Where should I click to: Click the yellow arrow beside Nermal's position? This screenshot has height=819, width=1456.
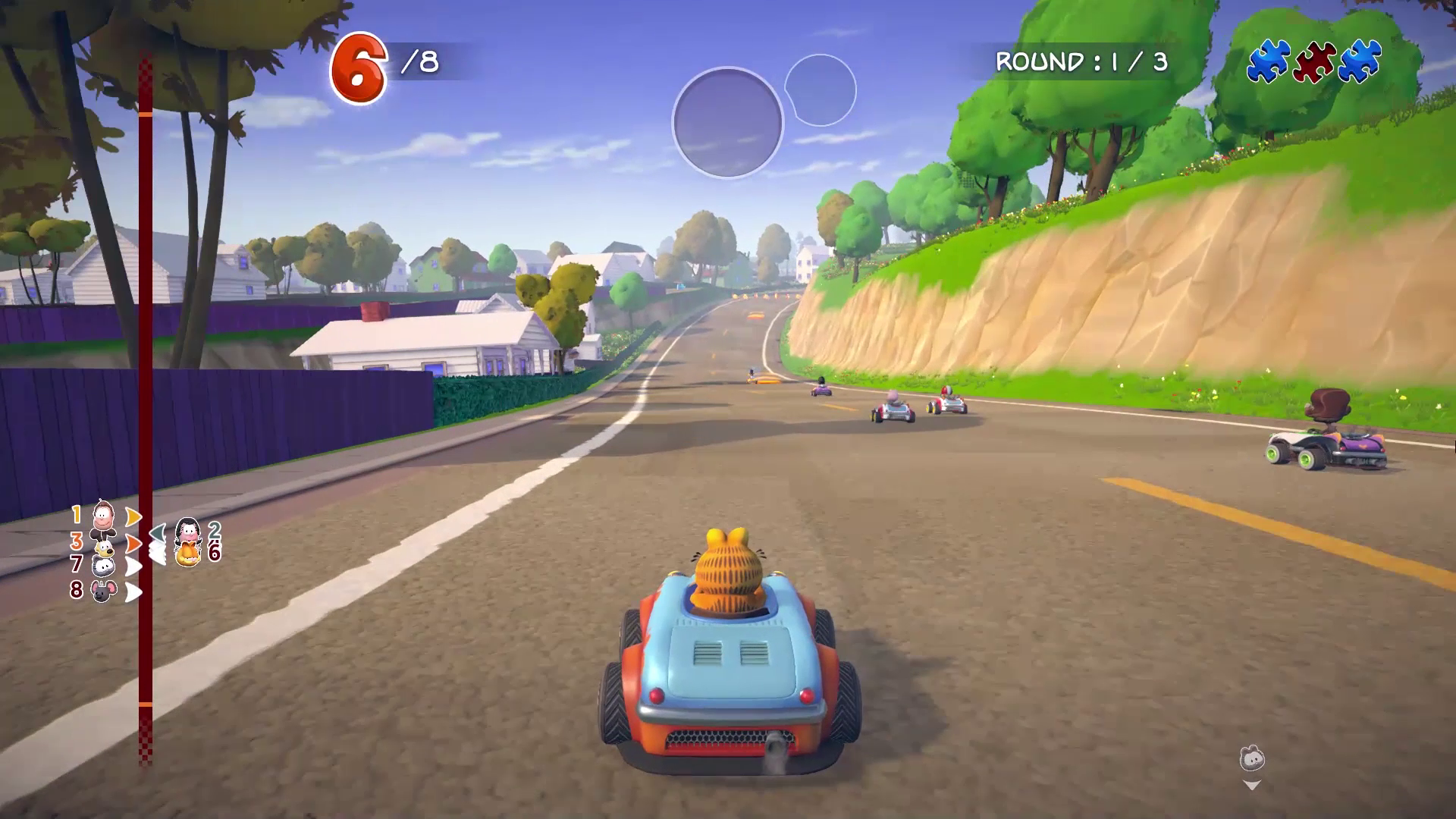[x=133, y=516]
